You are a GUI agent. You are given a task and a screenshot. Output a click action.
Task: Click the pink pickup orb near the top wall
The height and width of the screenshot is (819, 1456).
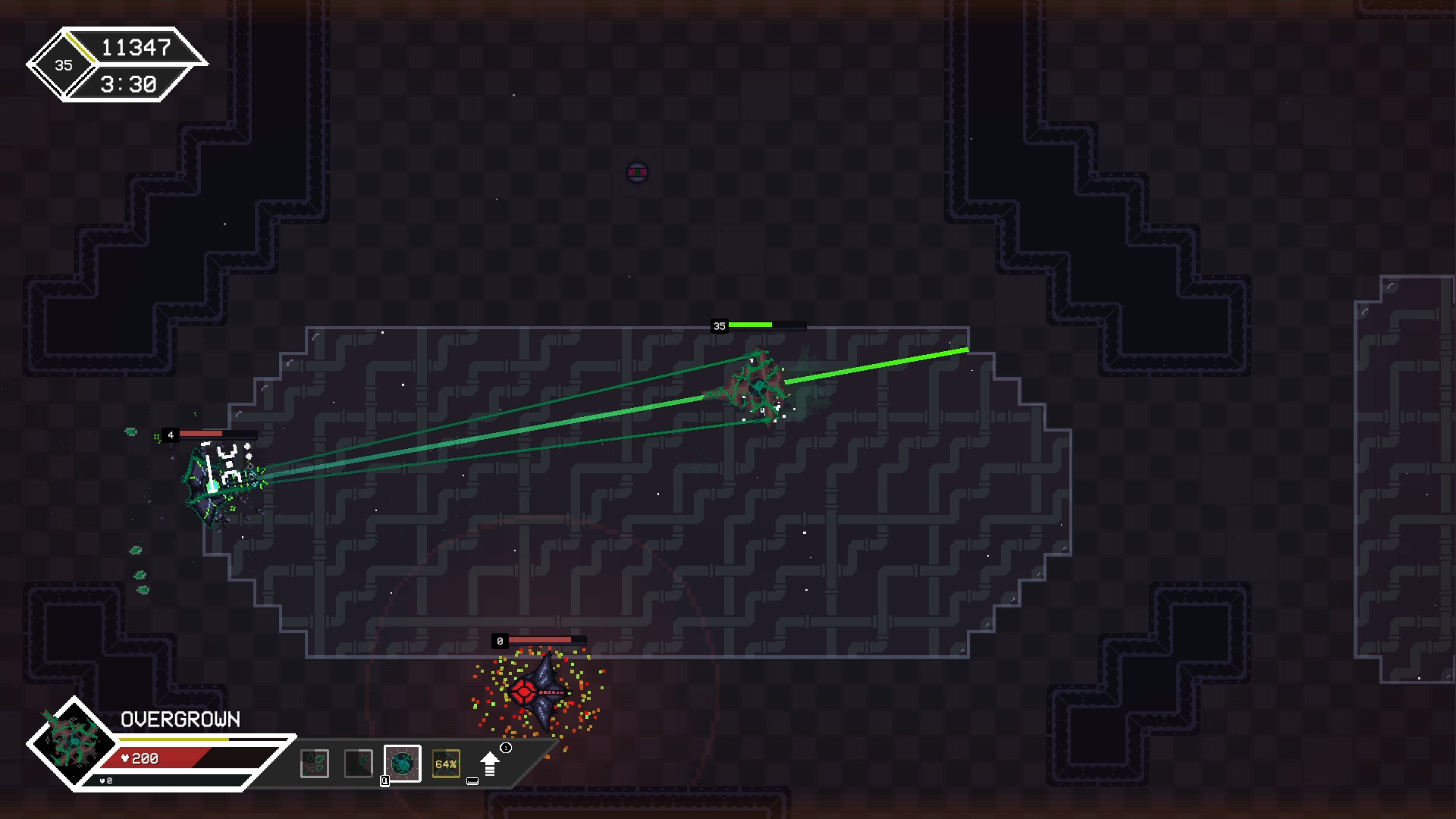click(x=637, y=171)
